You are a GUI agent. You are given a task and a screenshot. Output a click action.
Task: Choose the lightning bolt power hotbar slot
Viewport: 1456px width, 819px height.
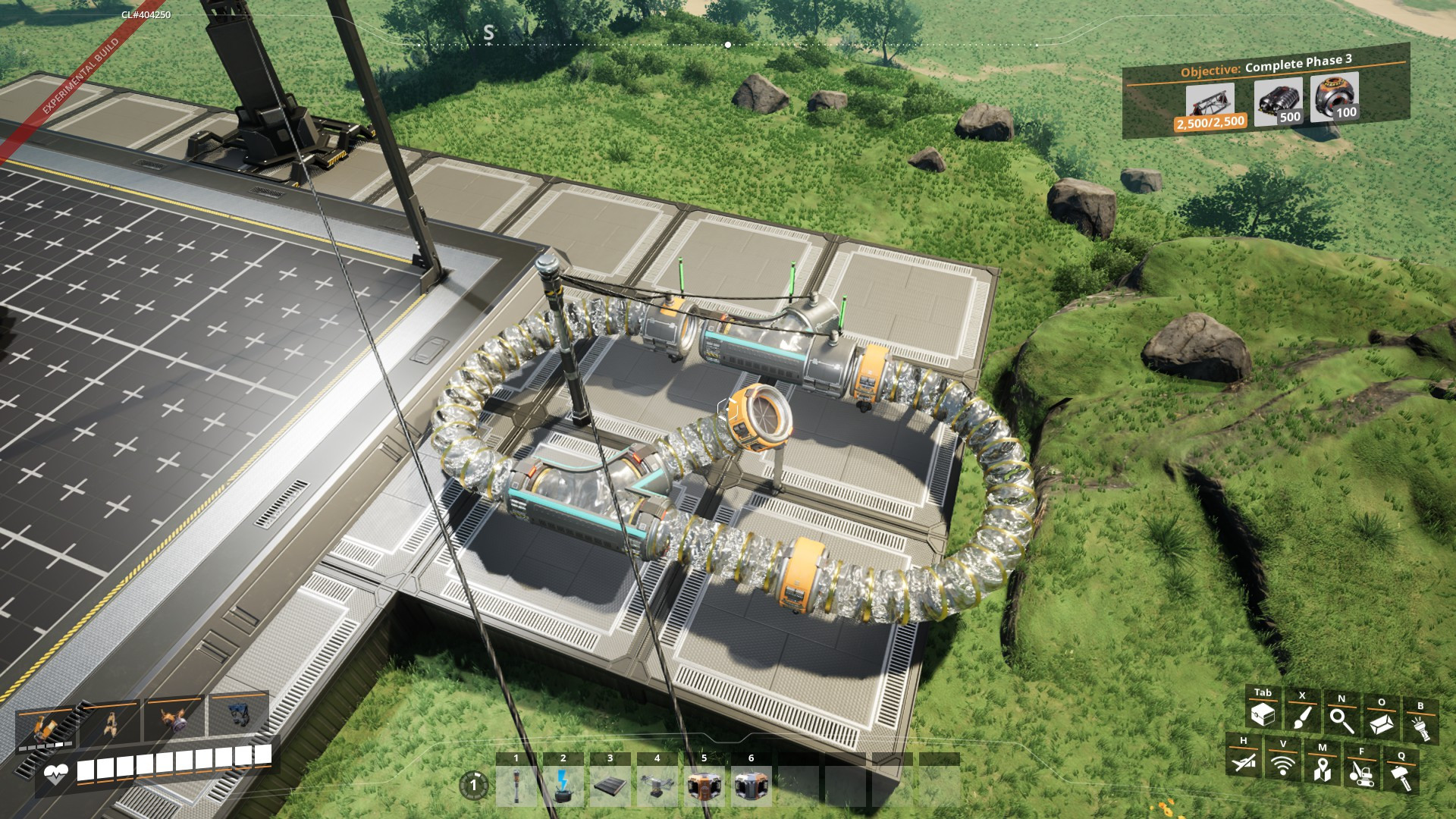click(563, 786)
